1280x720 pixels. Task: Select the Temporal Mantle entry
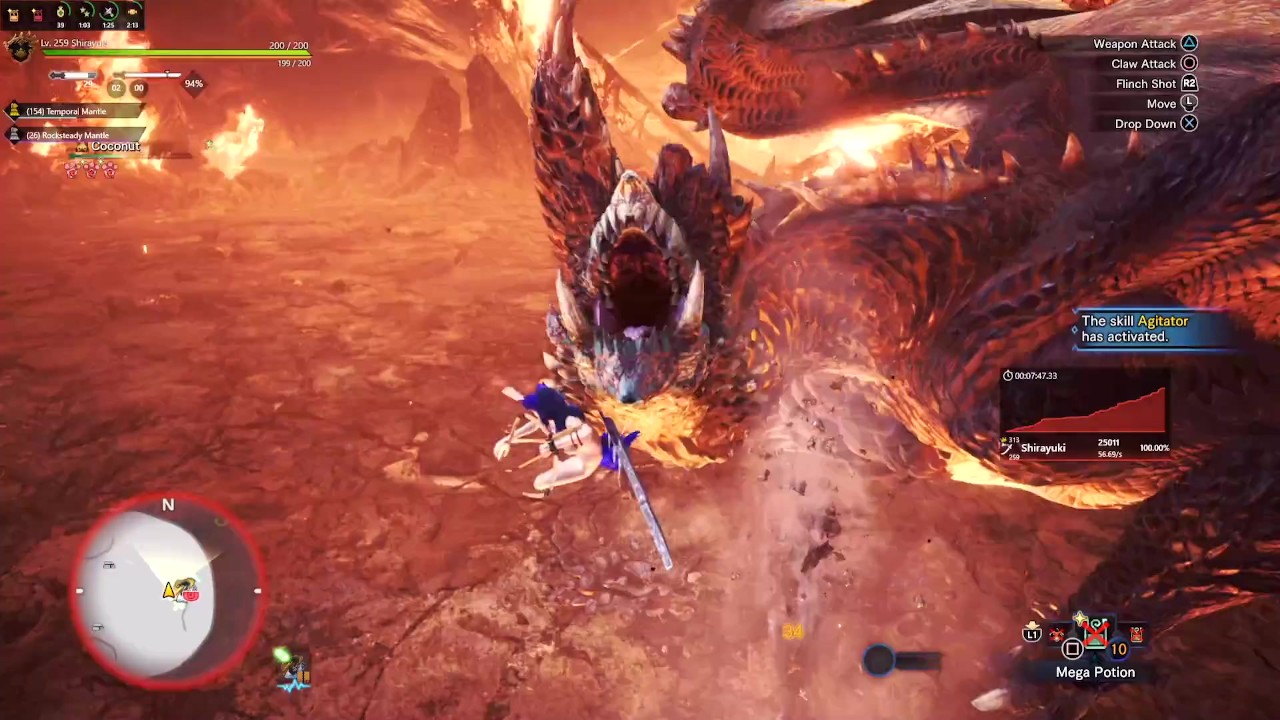click(66, 111)
